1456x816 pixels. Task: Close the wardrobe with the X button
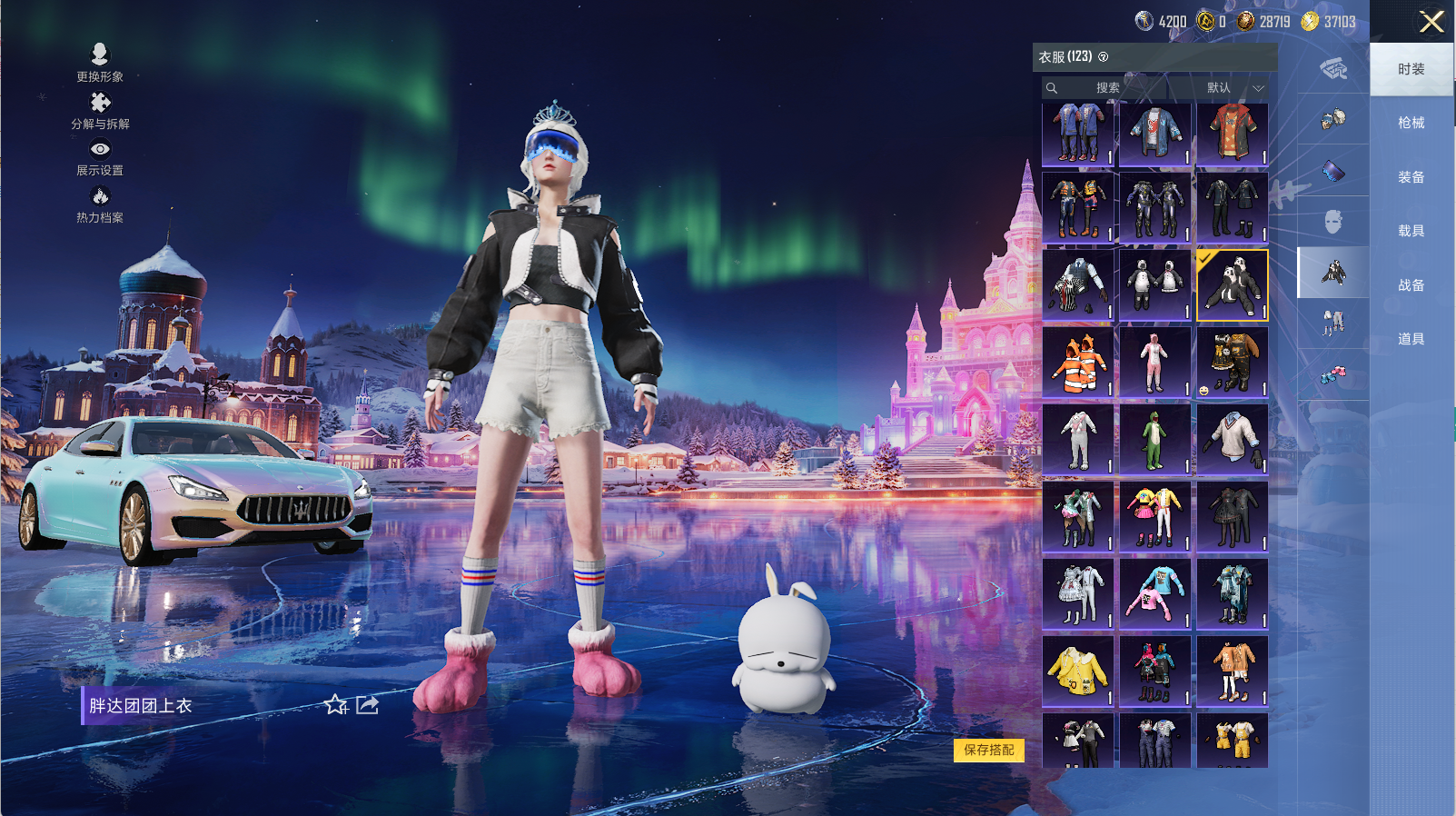click(1431, 22)
